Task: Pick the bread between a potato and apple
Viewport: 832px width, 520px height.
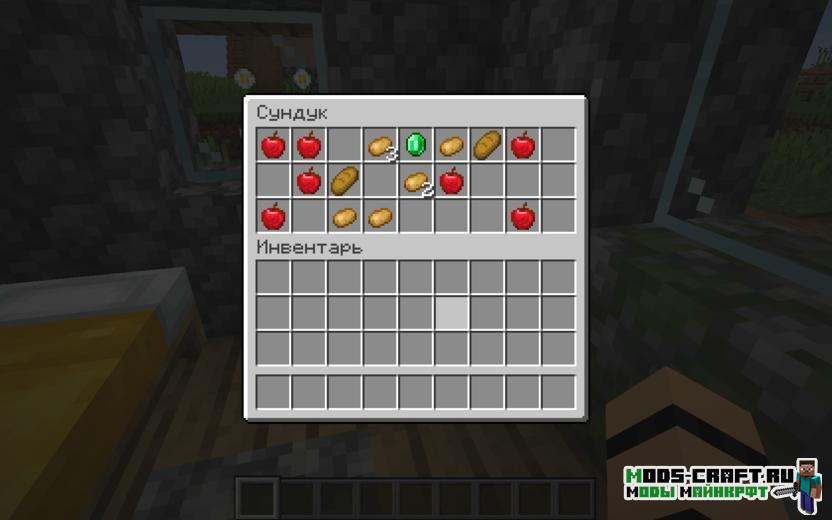Action: (x=488, y=145)
